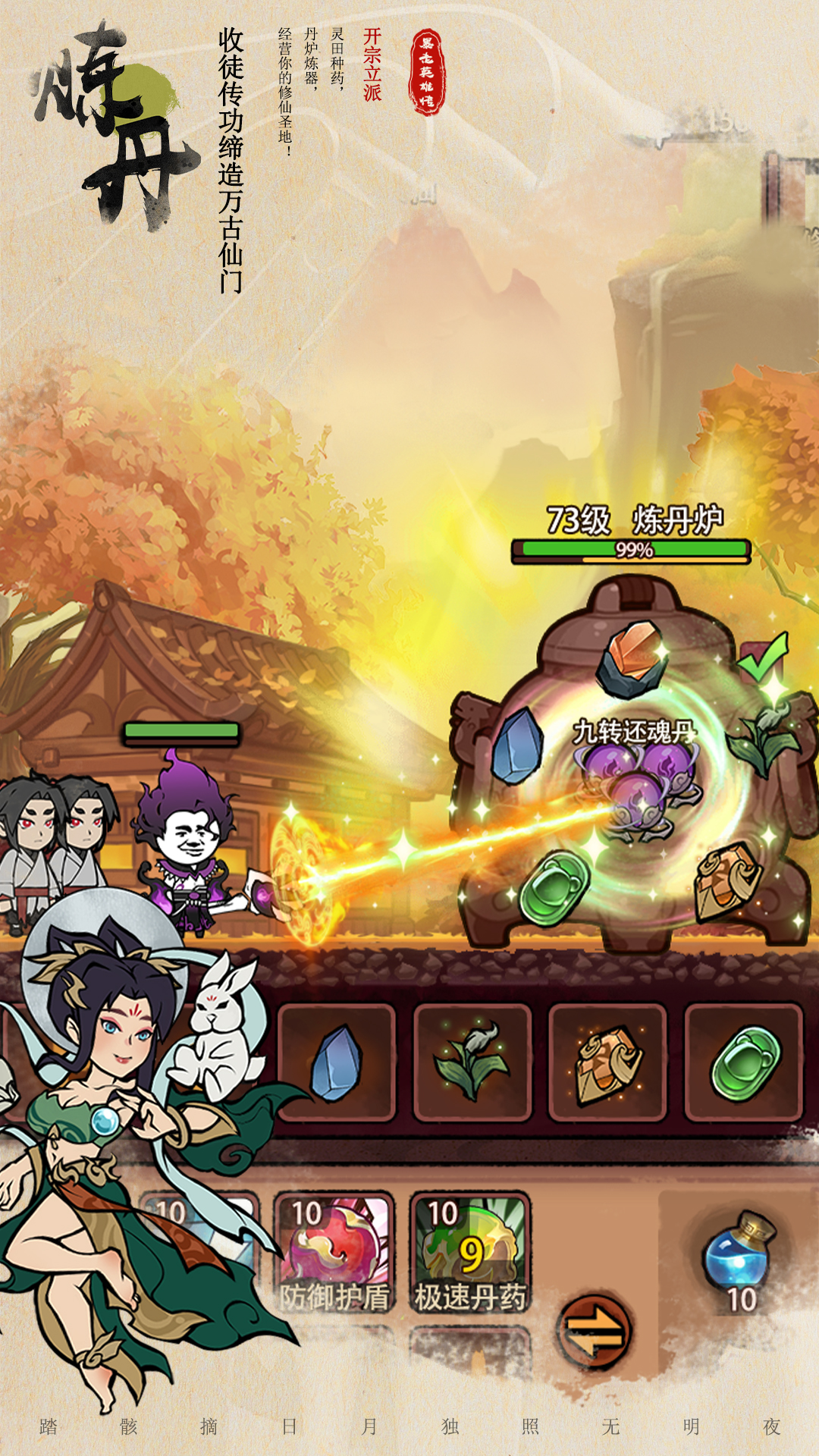Select the blue crystal ingredient slot
819x1456 pixels.
pyautogui.click(x=336, y=1062)
